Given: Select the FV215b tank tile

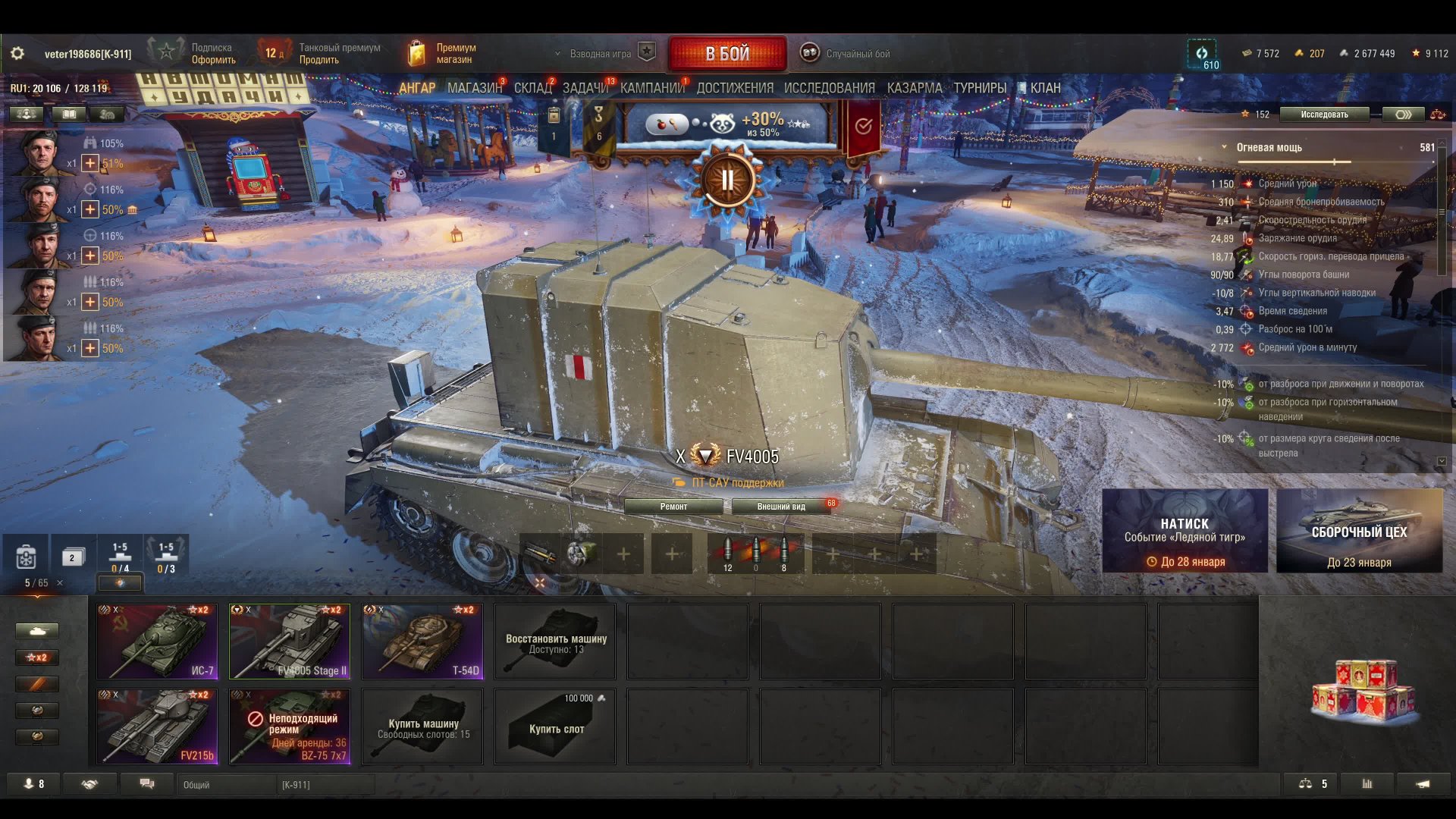Looking at the screenshot, I should (157, 726).
